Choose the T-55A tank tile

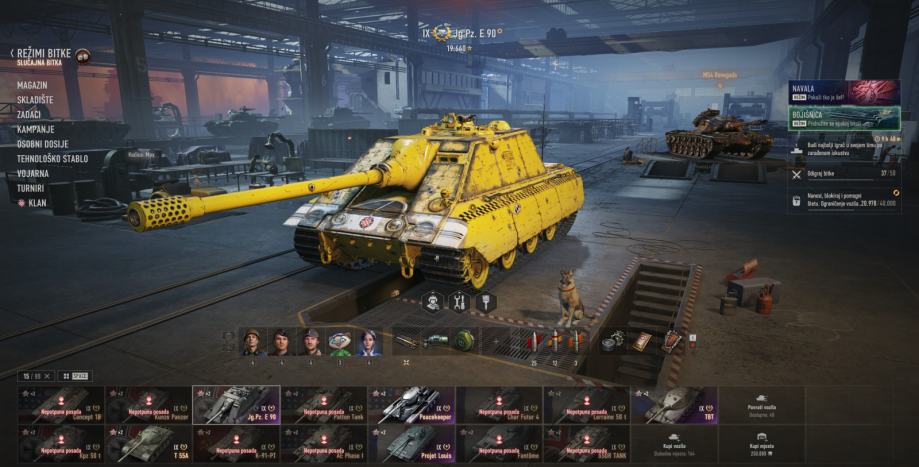pos(147,443)
